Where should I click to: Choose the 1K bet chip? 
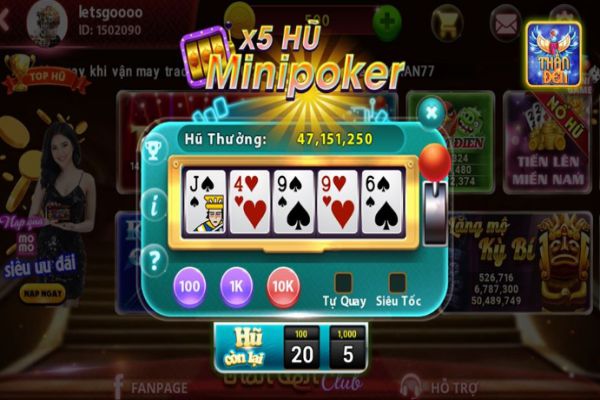[237, 287]
